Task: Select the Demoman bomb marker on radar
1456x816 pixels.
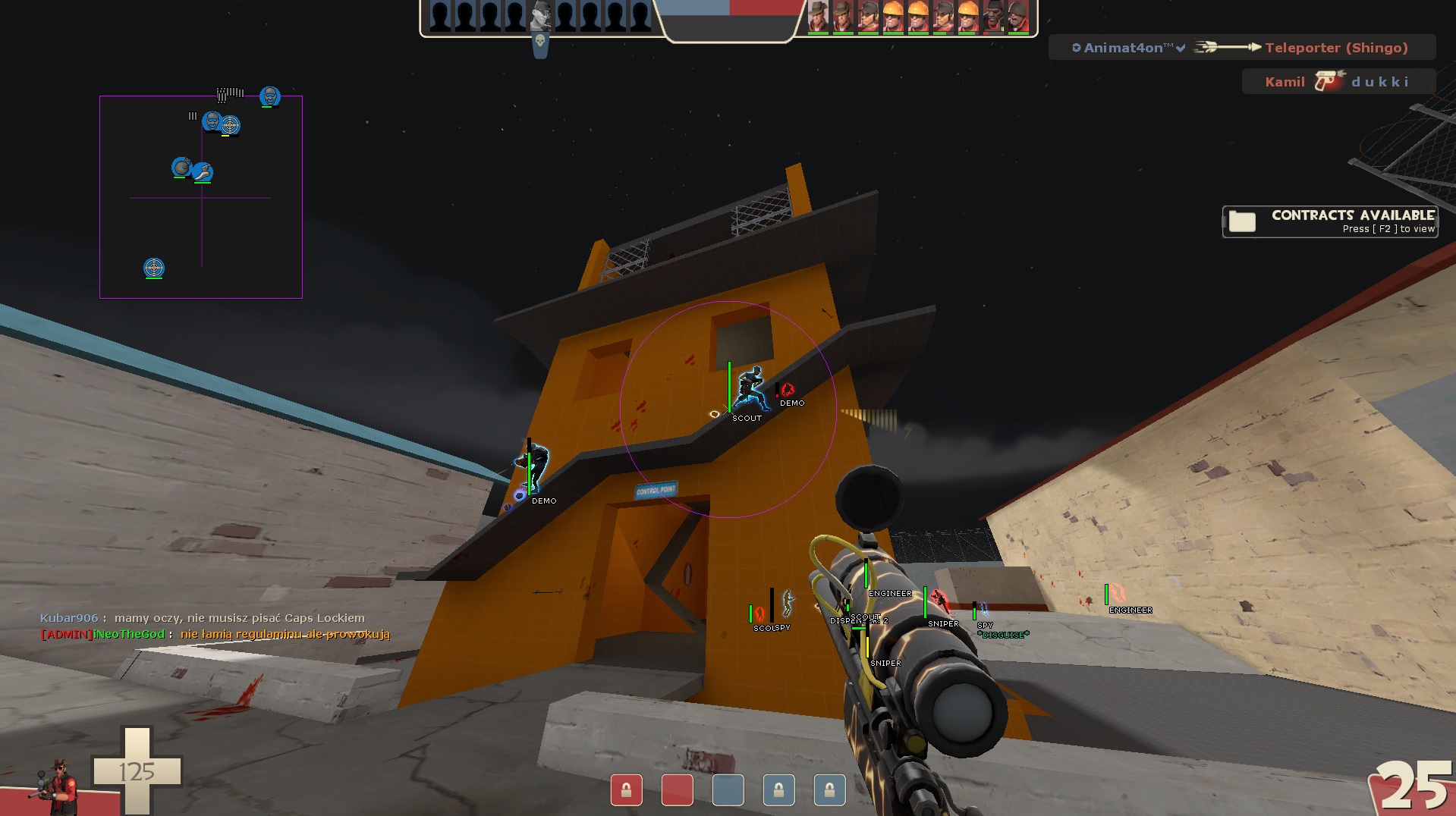Action: tap(181, 167)
